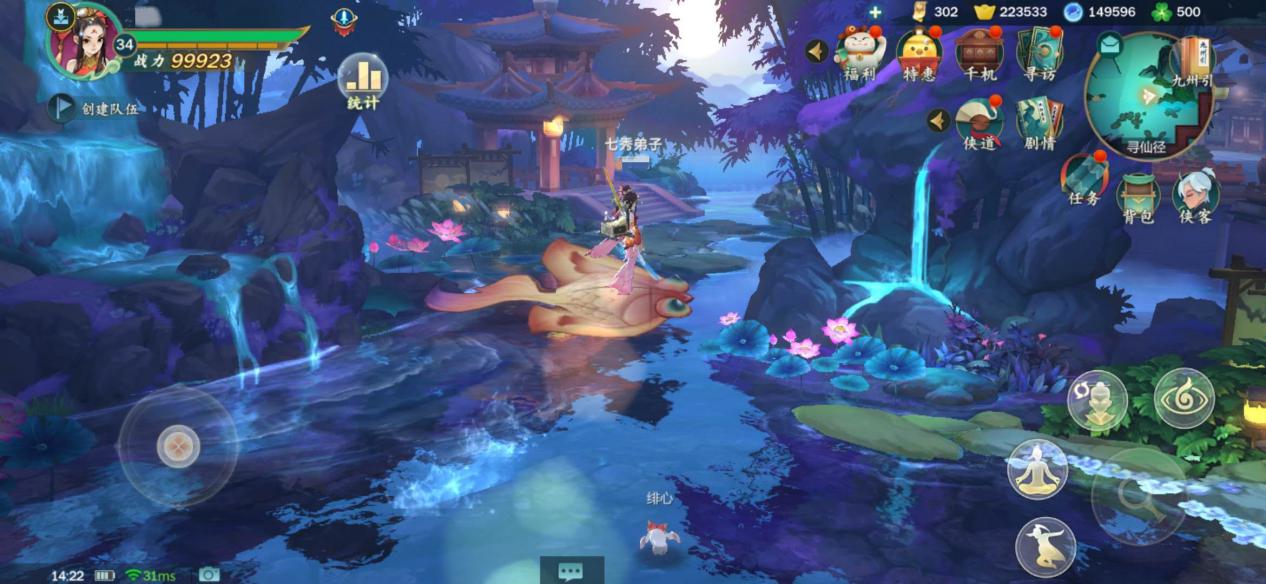
Task: Open the 剧情 story book
Action: 1038,124
